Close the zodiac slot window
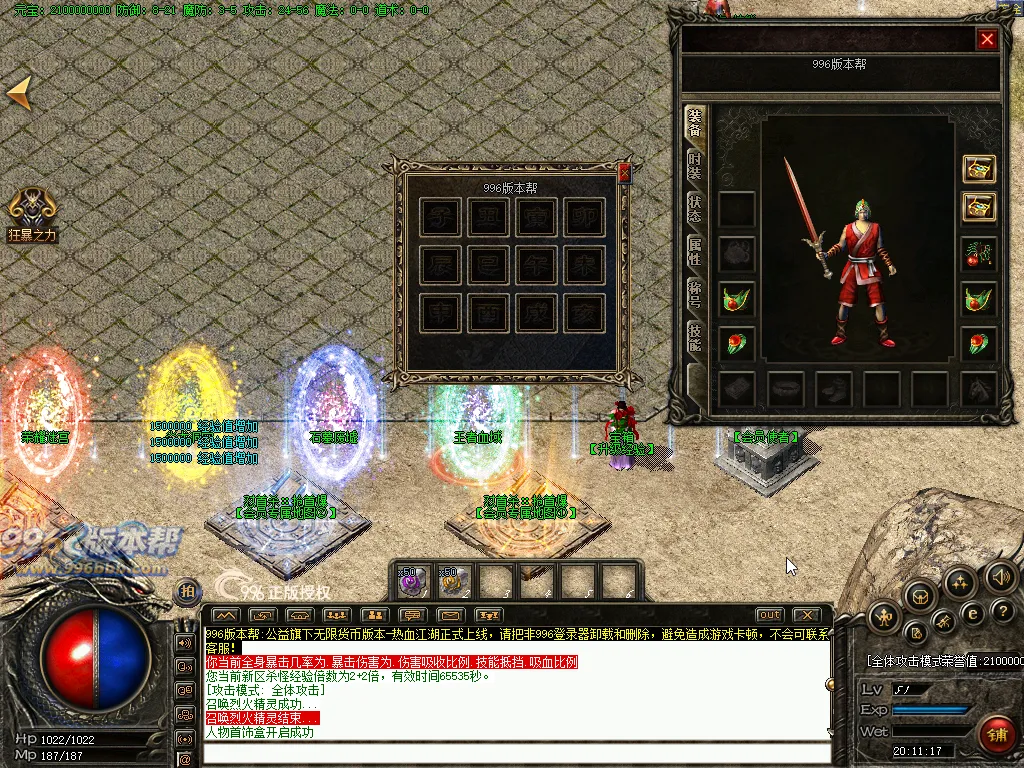1024x768 pixels. coord(624,172)
